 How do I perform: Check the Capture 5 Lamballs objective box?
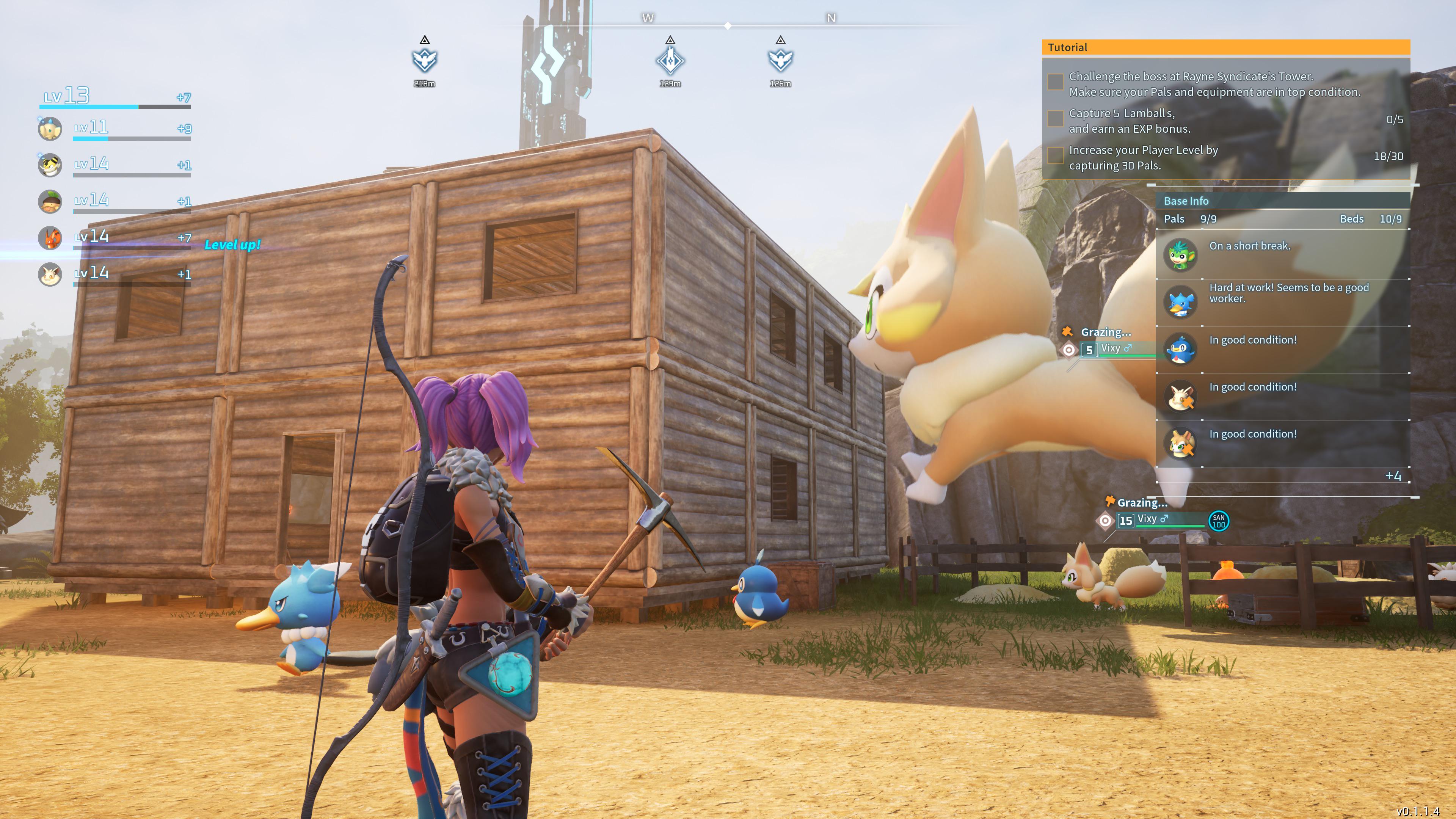point(1055,119)
